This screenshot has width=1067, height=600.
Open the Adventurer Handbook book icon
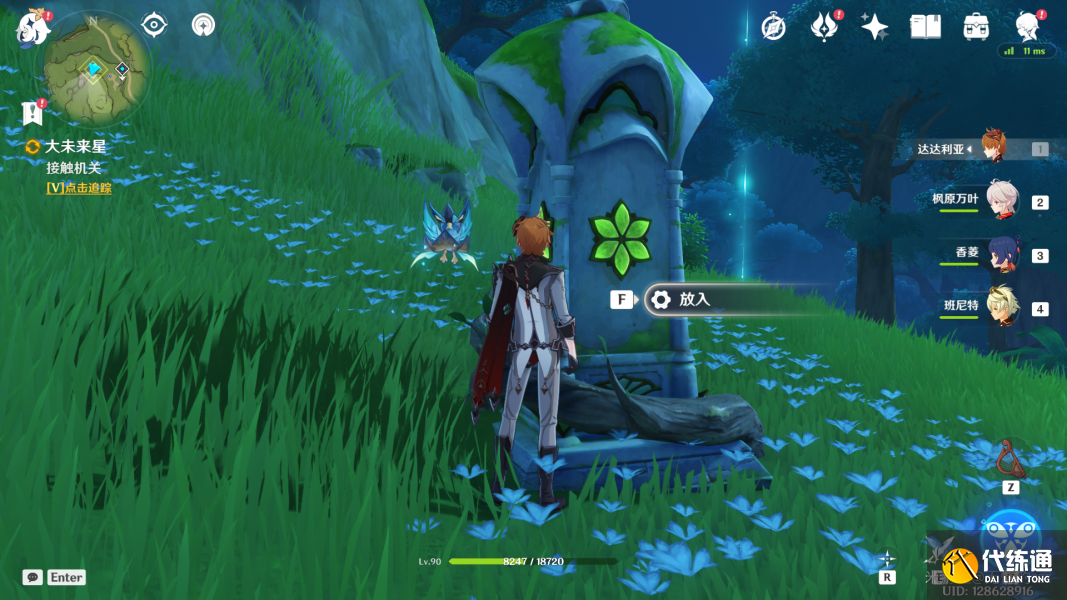click(x=925, y=27)
